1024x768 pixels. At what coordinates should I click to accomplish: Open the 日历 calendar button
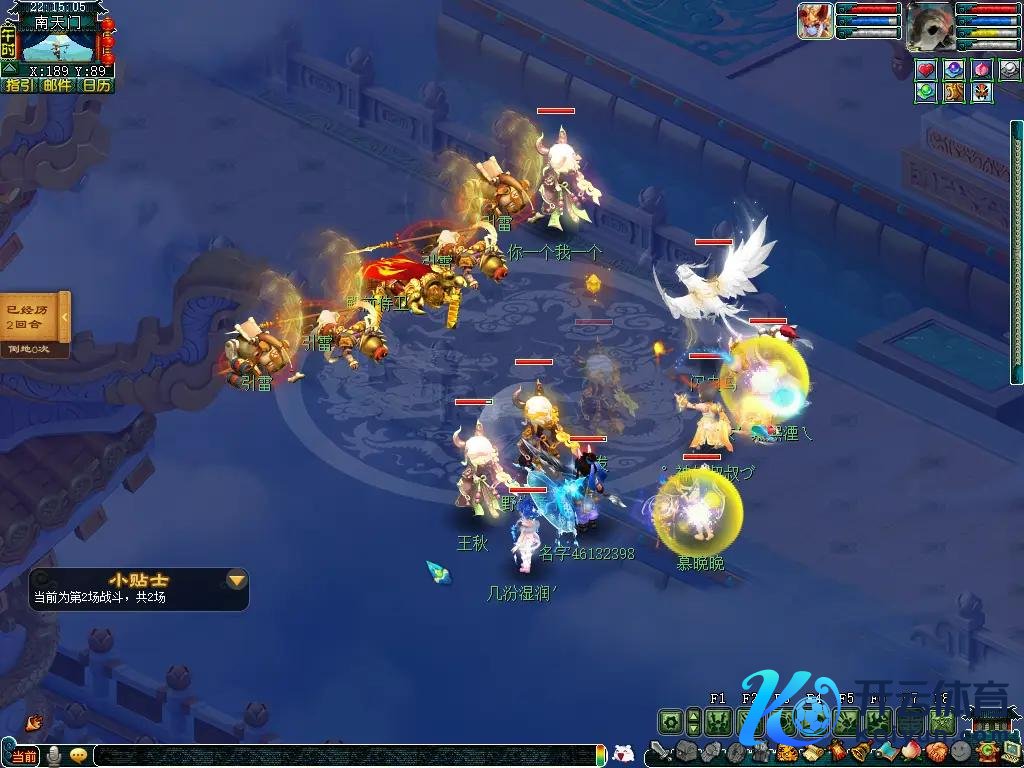96,86
